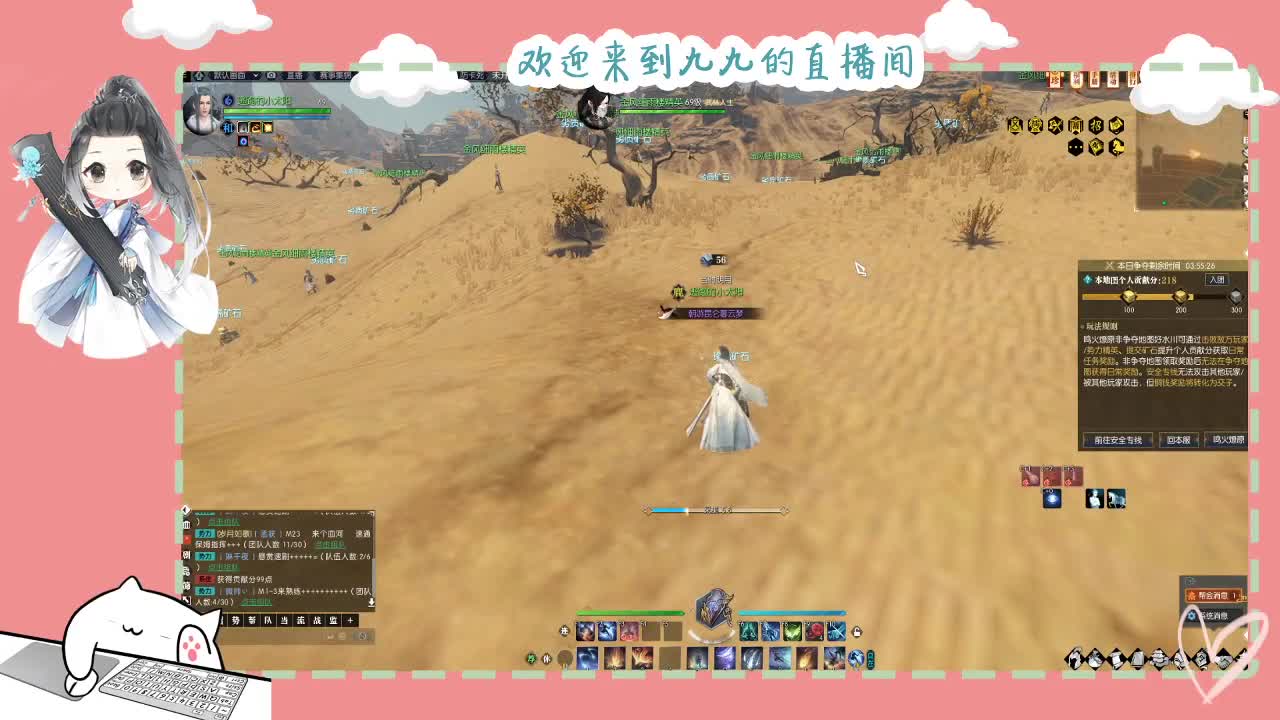Click the character icon in the bottom-right diamond menu
1280x720 pixels.
(1075, 660)
